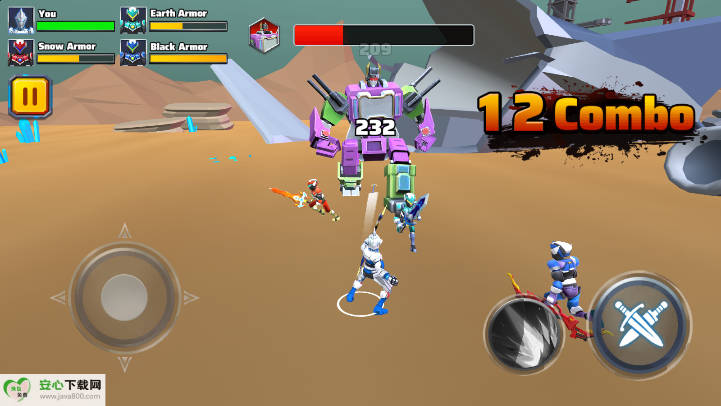Viewport: 721px width, 406px height.
Task: Pause the game with the yellow button
Action: click(30, 97)
